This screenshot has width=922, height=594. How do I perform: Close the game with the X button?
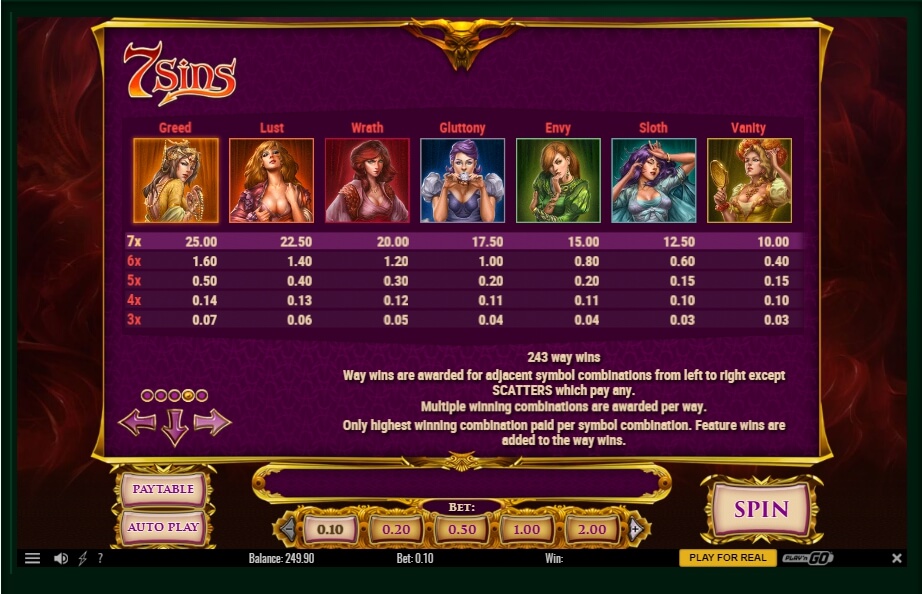[x=895, y=558]
